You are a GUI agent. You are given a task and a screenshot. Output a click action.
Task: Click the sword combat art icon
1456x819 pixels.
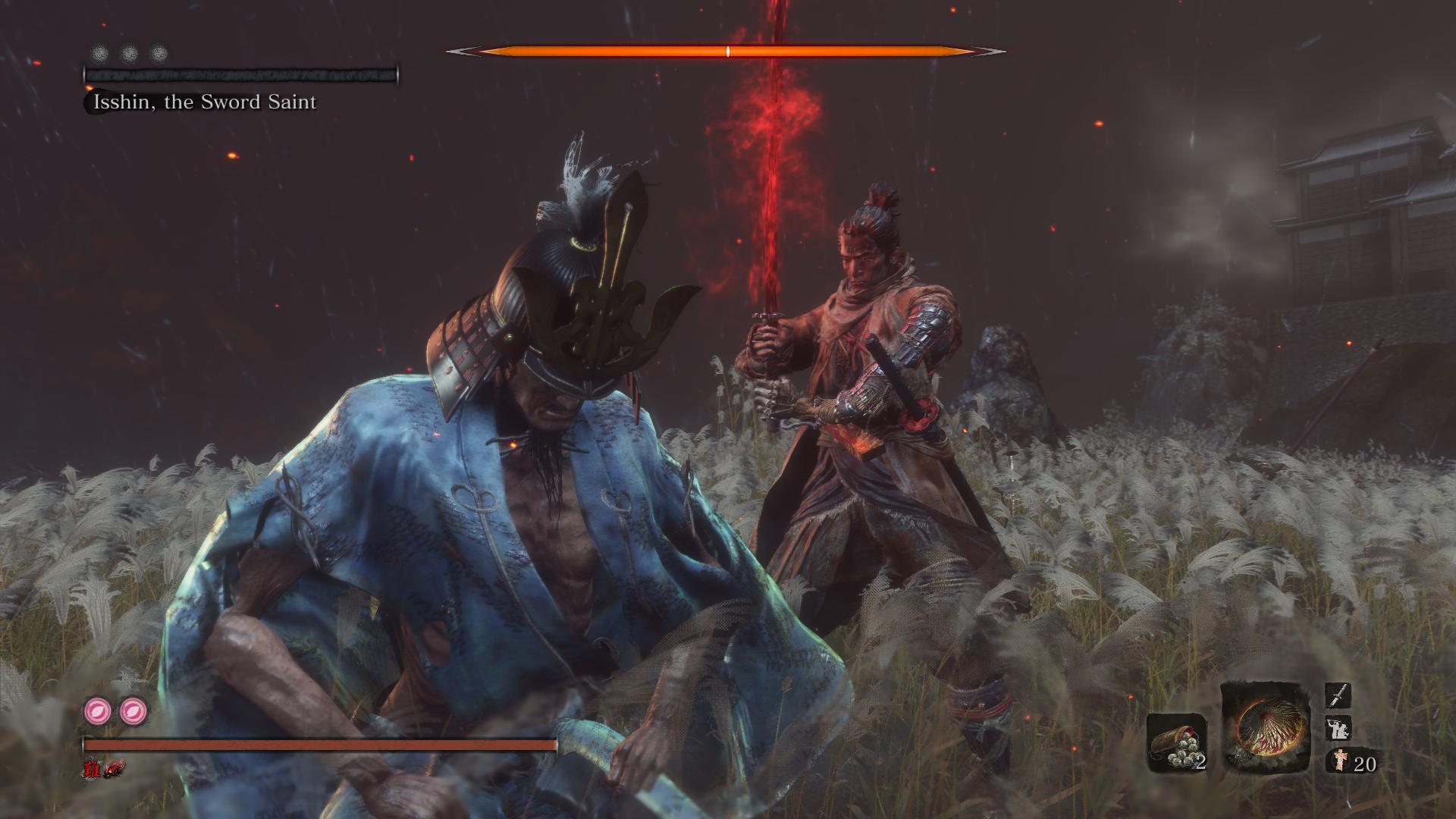coord(1337,695)
